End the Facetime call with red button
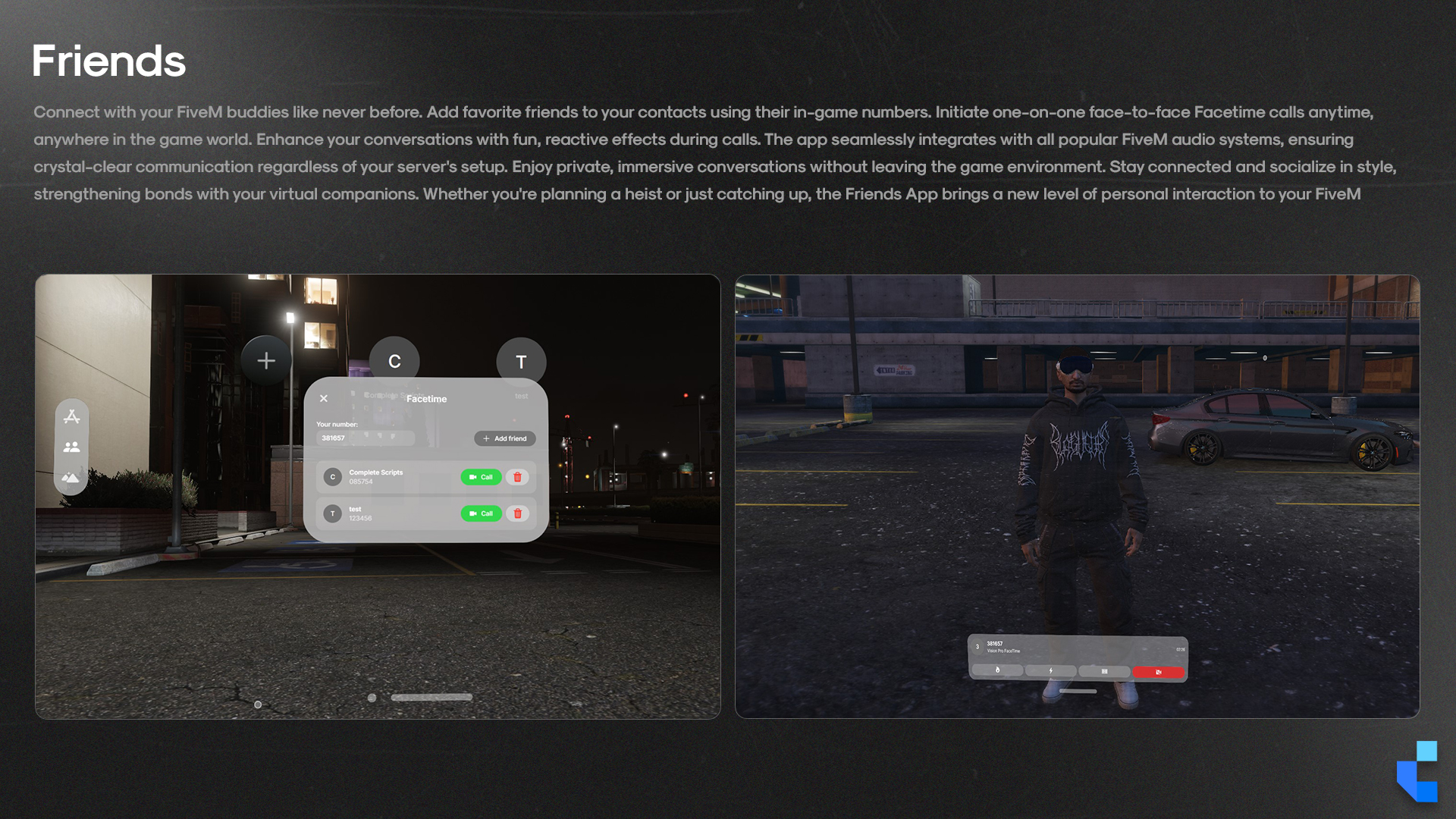This screenshot has height=819, width=1456. coord(1158,672)
